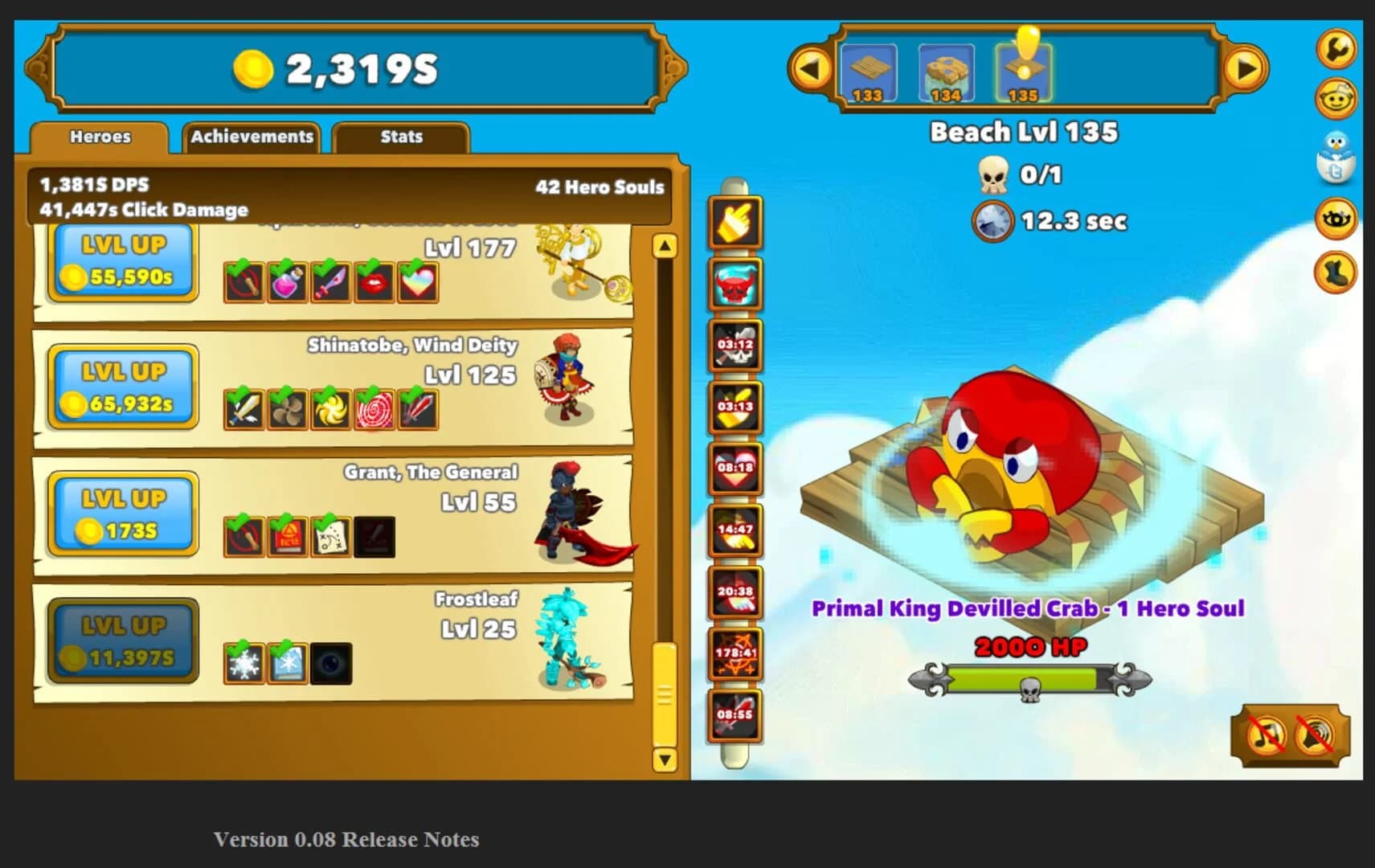Open the Stats tab
Viewport: 1375px width, 868px height.
(x=401, y=137)
